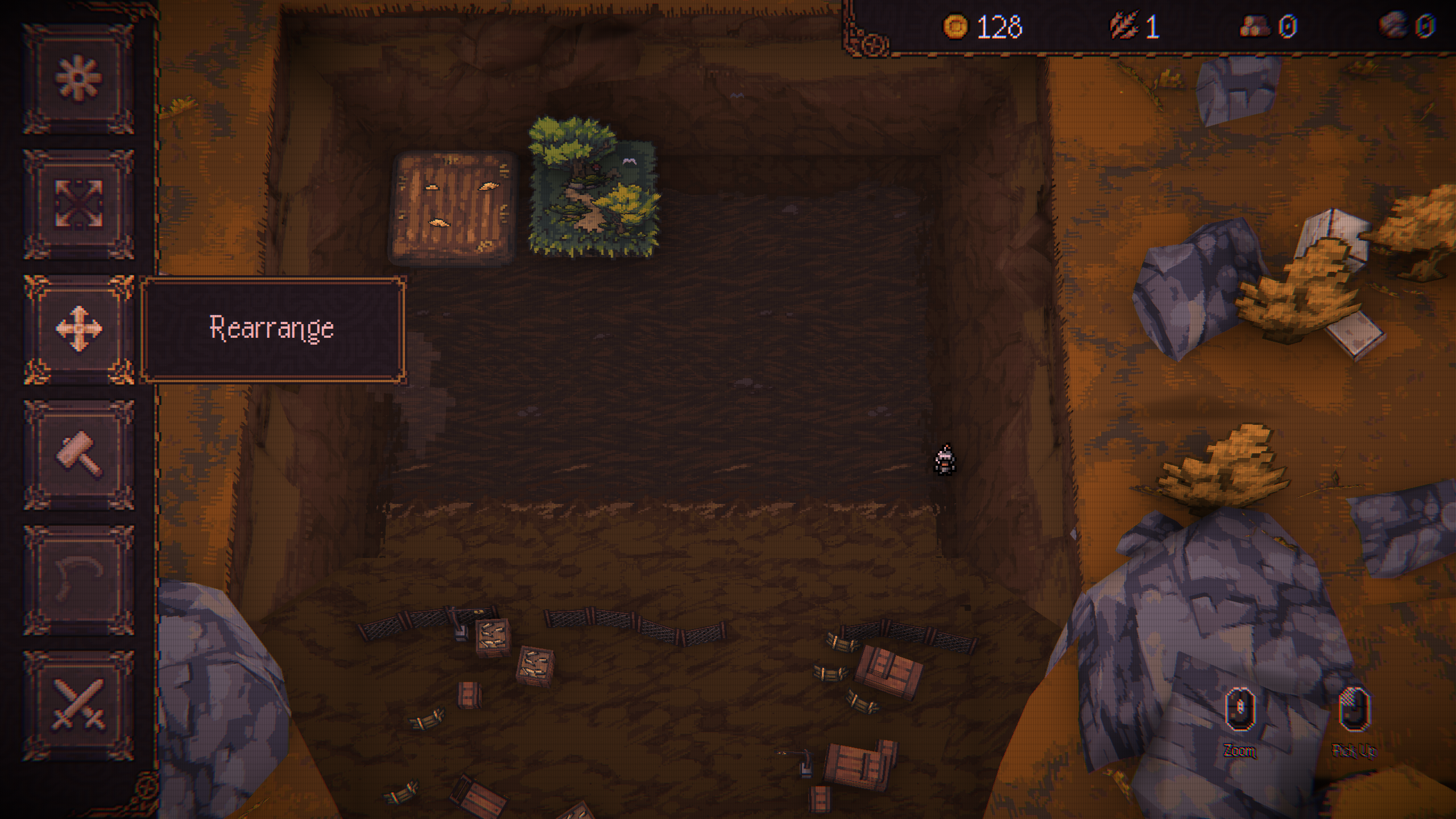Select the gear-shaped tool at the toolbar top
The height and width of the screenshot is (819, 1456).
click(78, 79)
